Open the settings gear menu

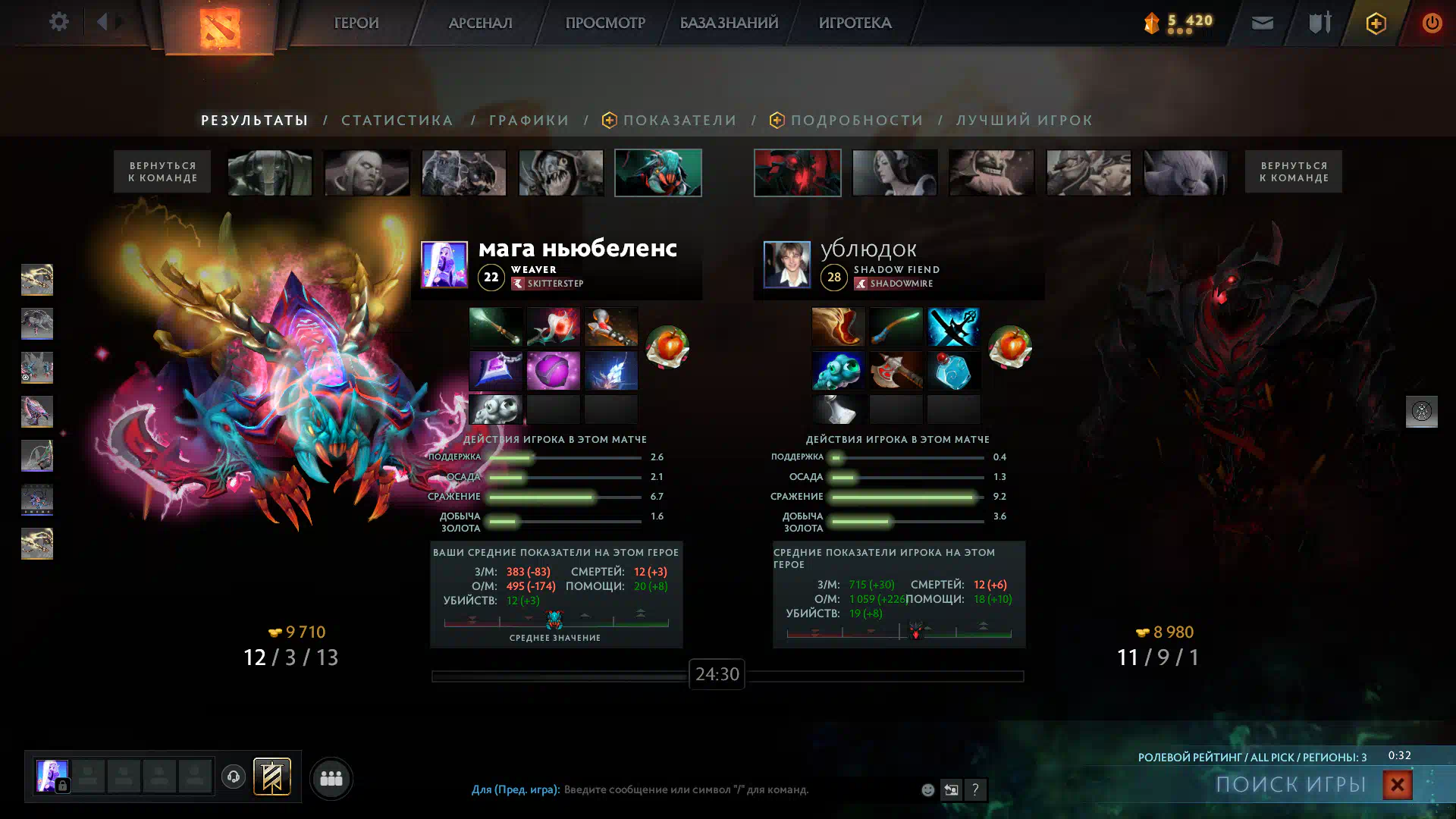point(59,22)
